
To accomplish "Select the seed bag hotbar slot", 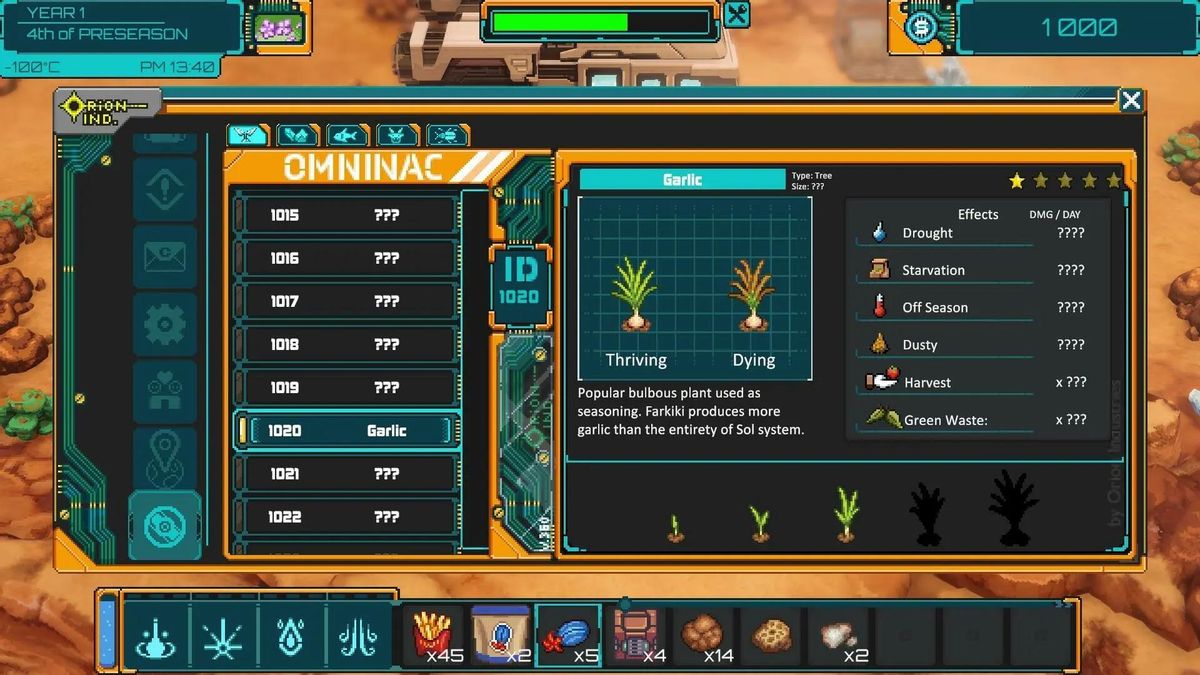I will pyautogui.click(x=502, y=635).
